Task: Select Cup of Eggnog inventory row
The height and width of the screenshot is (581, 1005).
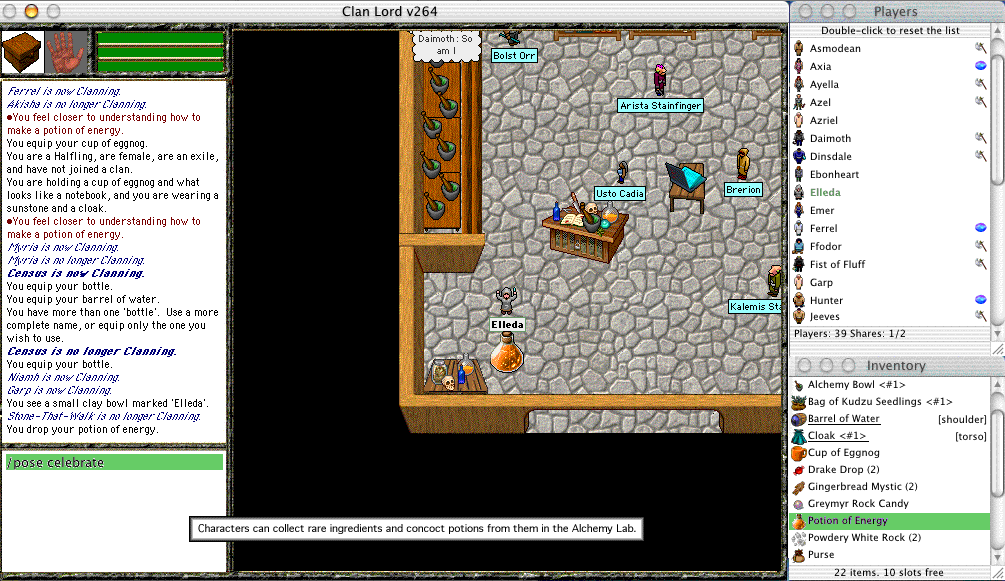Action: coord(844,453)
